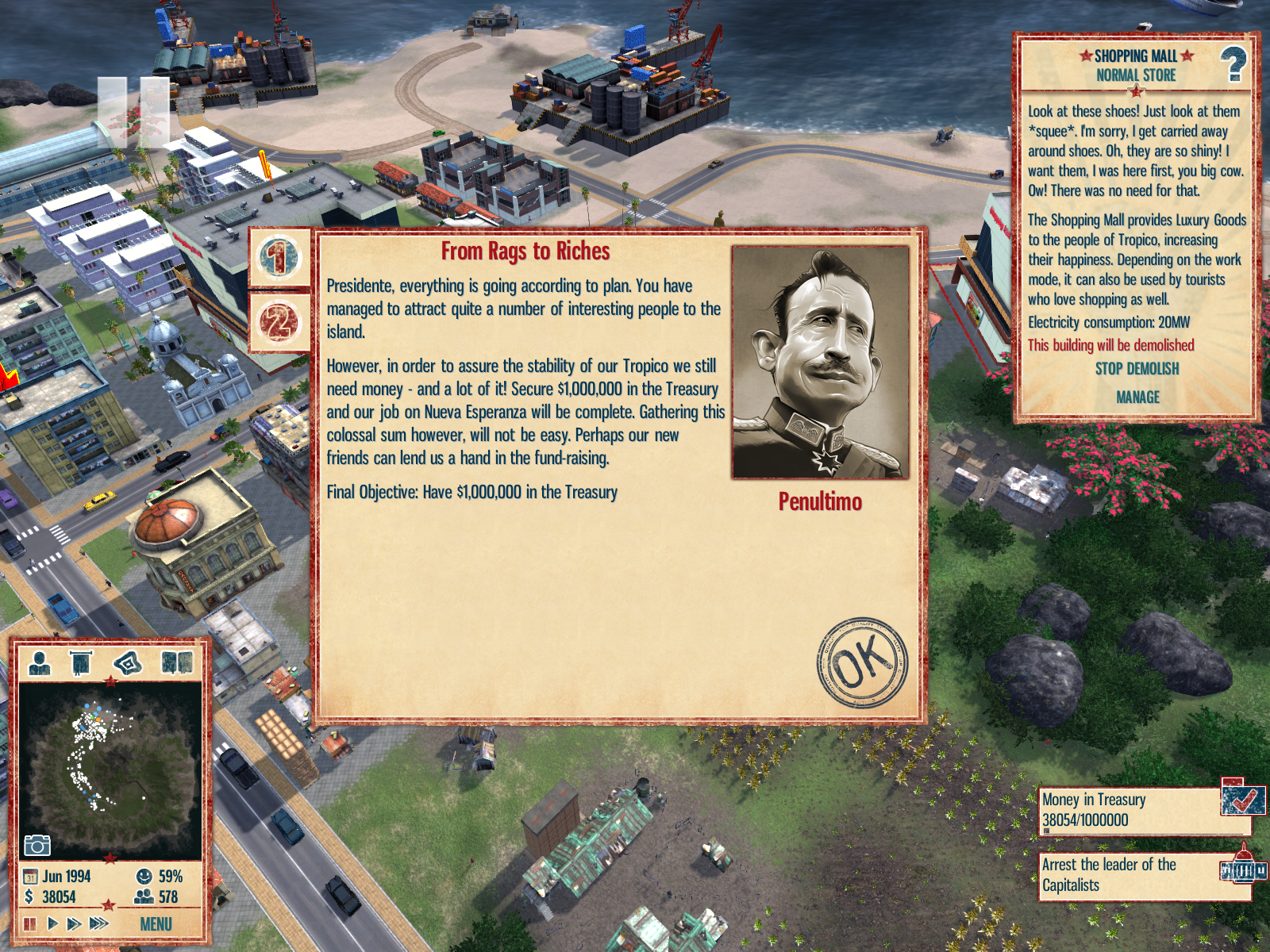Open the island overlay map icon

128,662
